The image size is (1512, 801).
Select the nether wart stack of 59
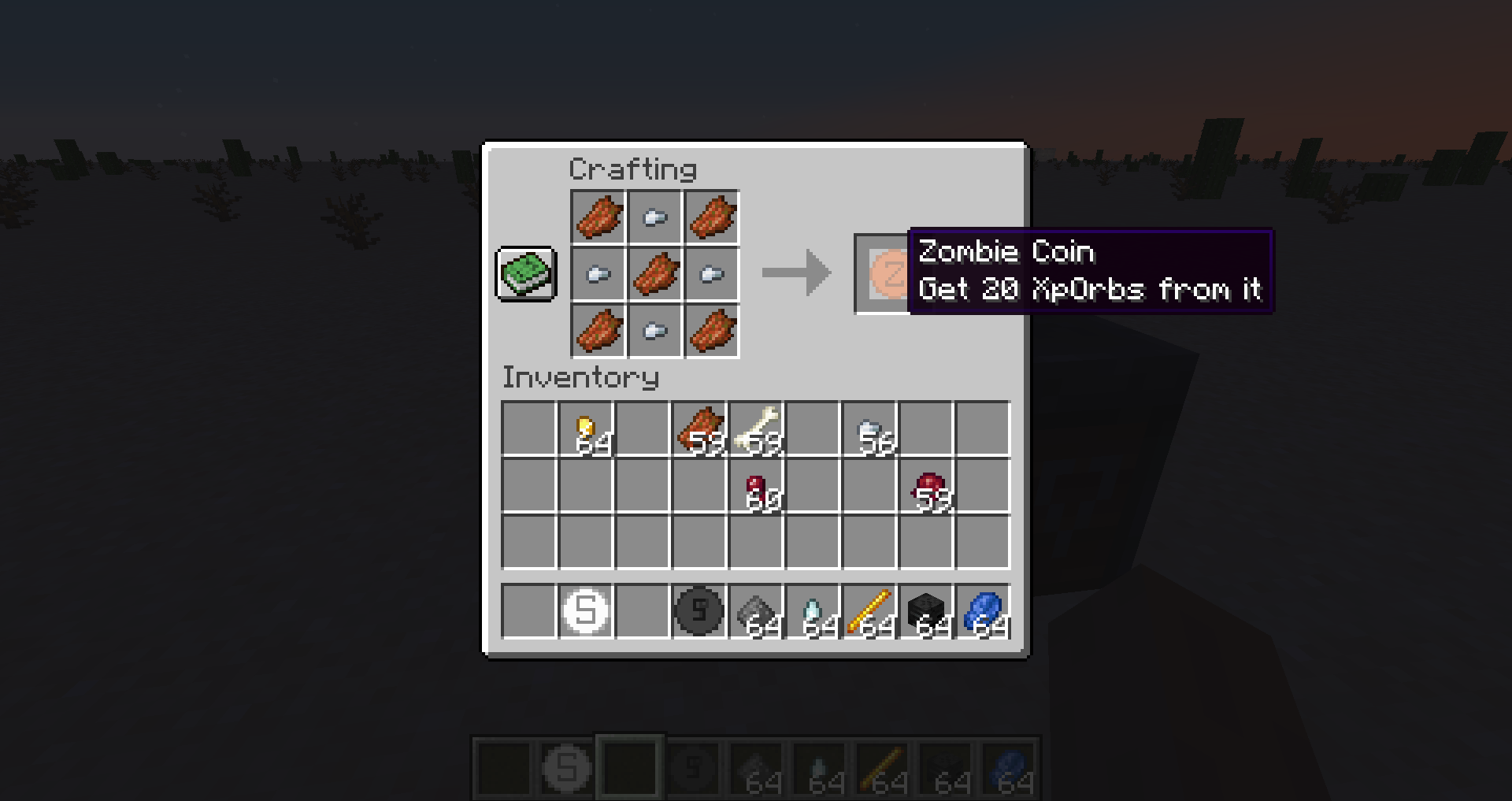pyautogui.click(x=929, y=487)
